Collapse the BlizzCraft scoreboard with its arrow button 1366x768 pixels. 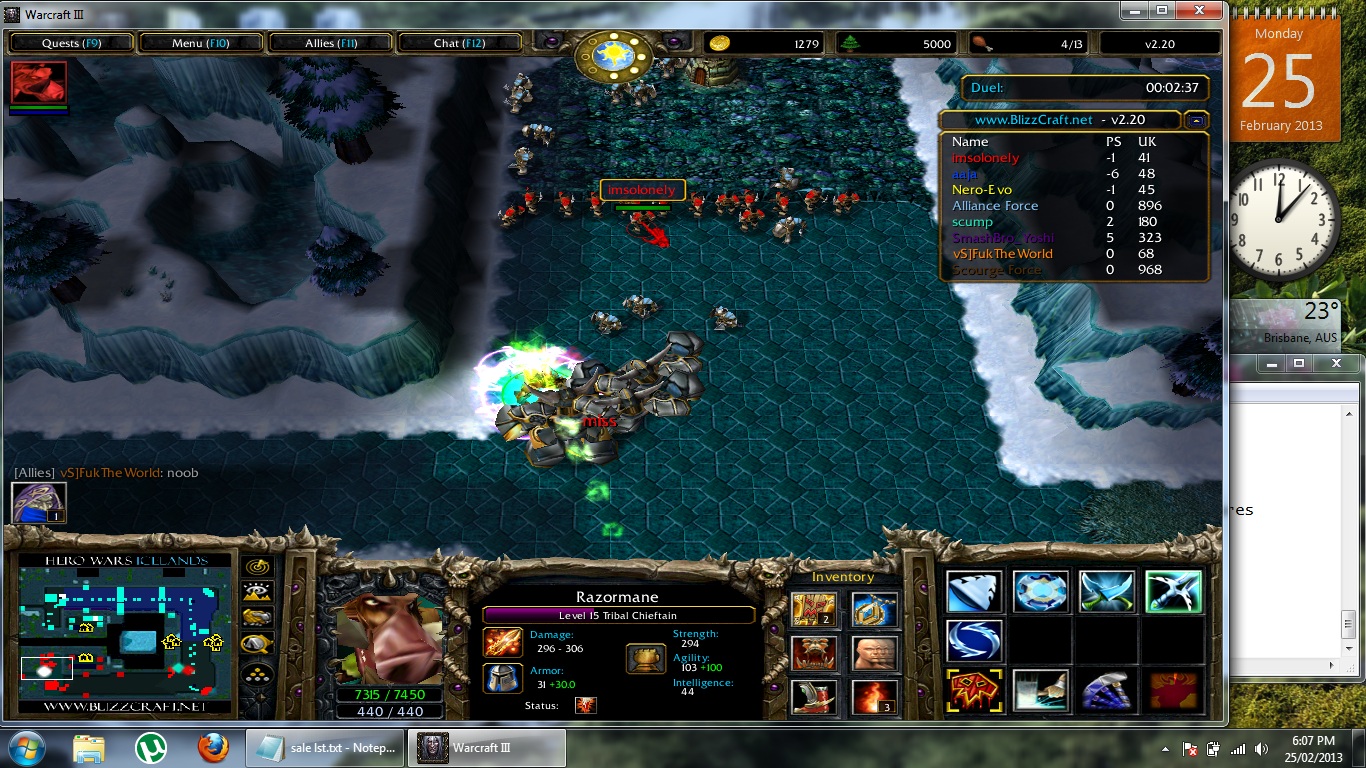[x=1195, y=120]
